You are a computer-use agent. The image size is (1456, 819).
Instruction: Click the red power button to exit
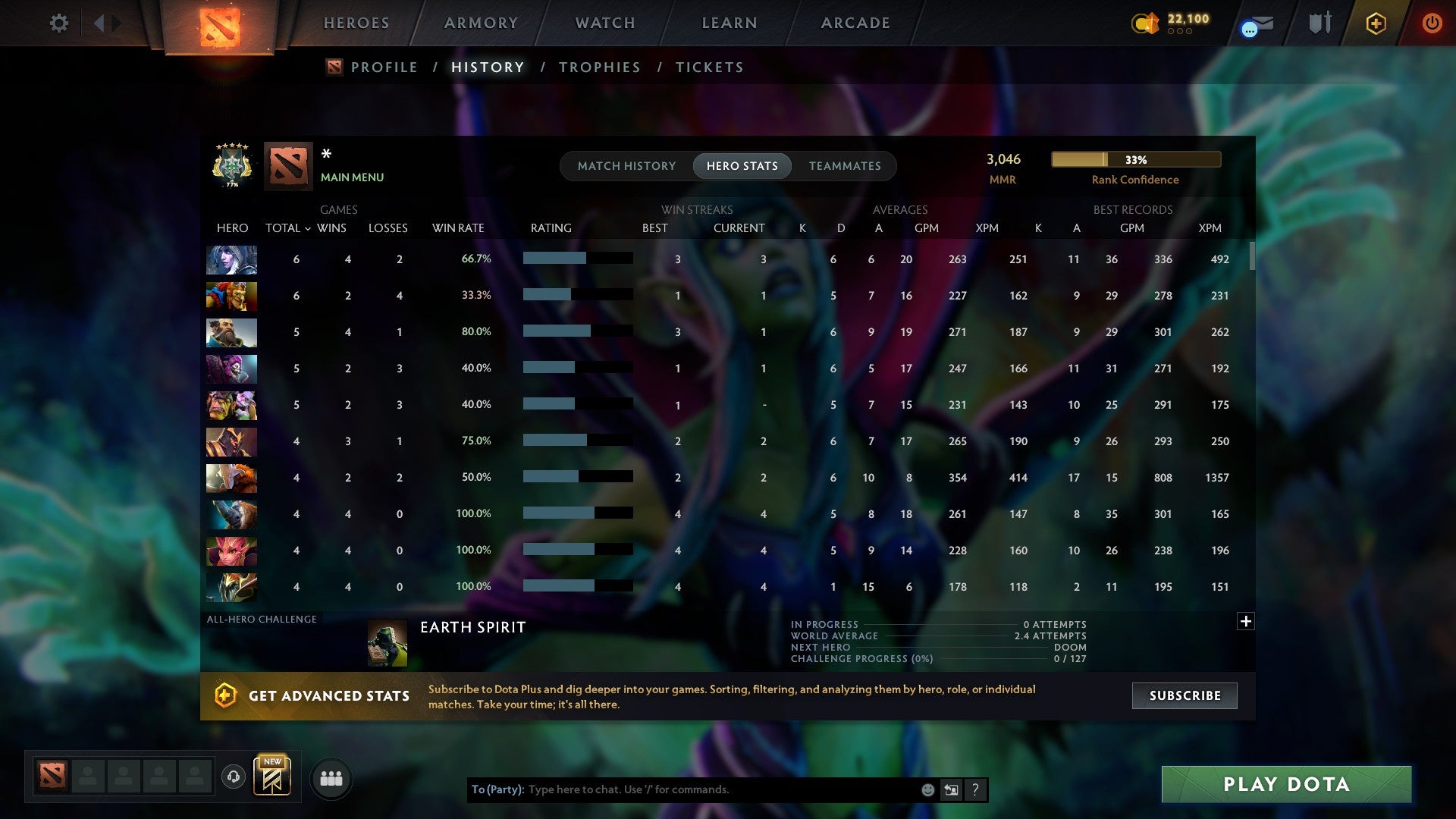click(1432, 23)
